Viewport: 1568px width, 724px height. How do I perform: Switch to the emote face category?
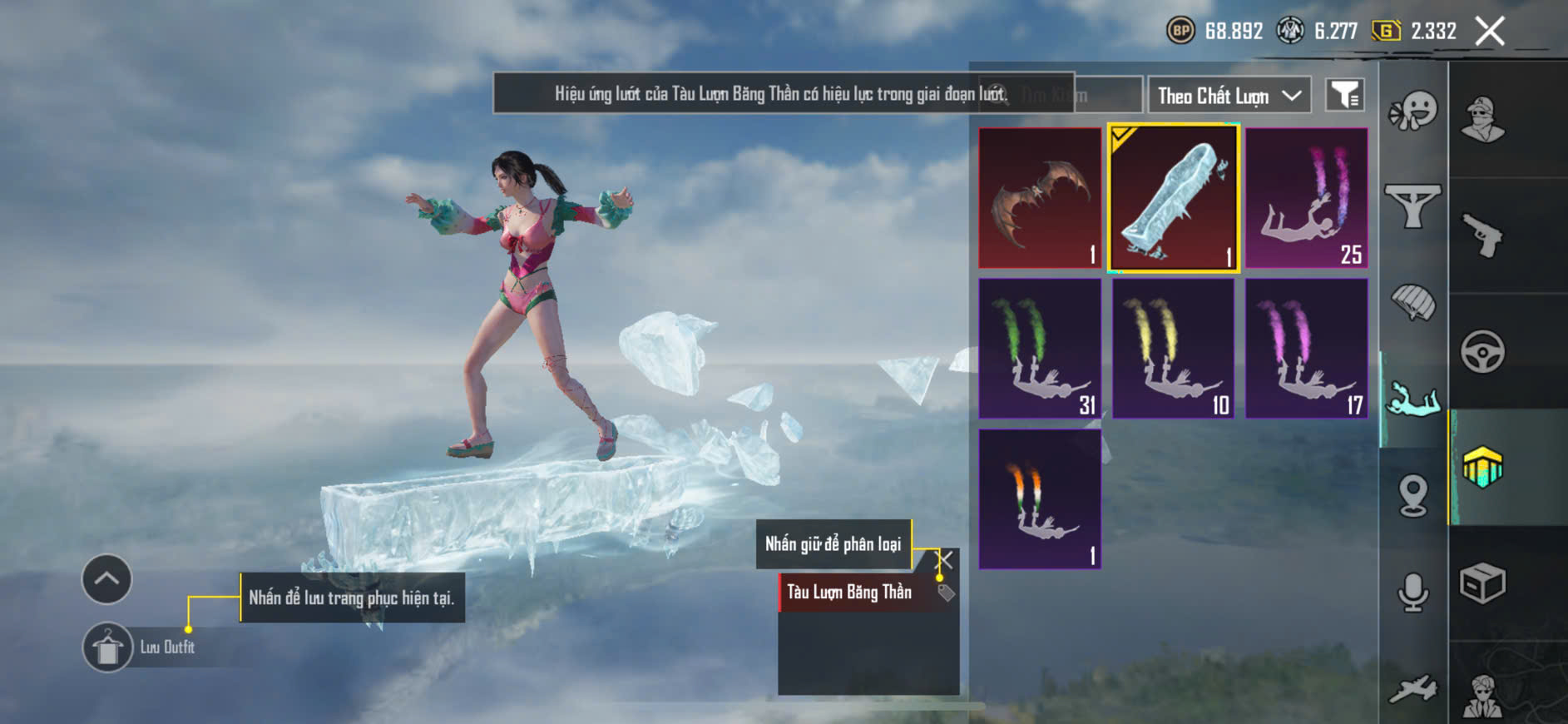click(x=1413, y=111)
